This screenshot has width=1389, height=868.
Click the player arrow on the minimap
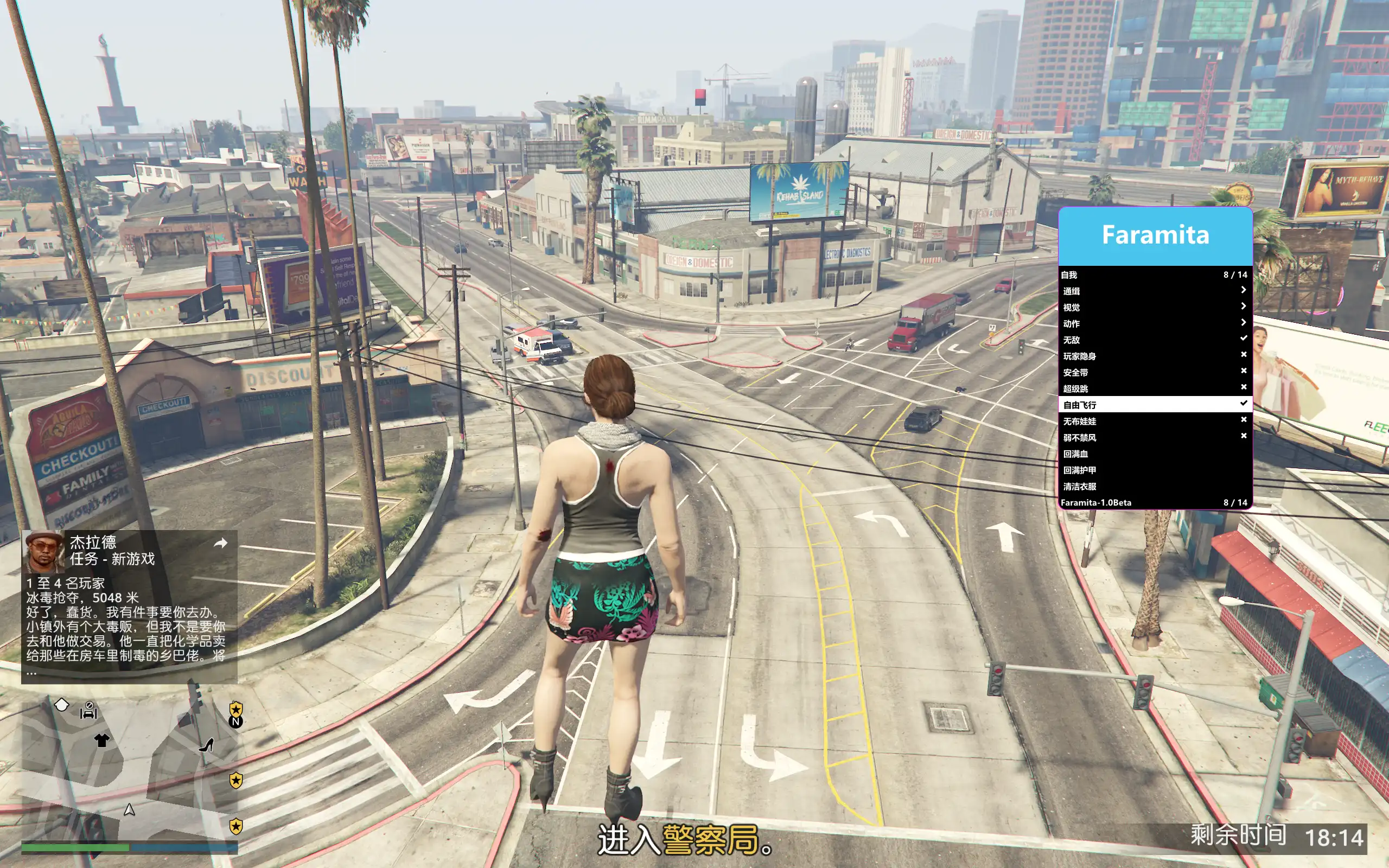pyautogui.click(x=130, y=809)
